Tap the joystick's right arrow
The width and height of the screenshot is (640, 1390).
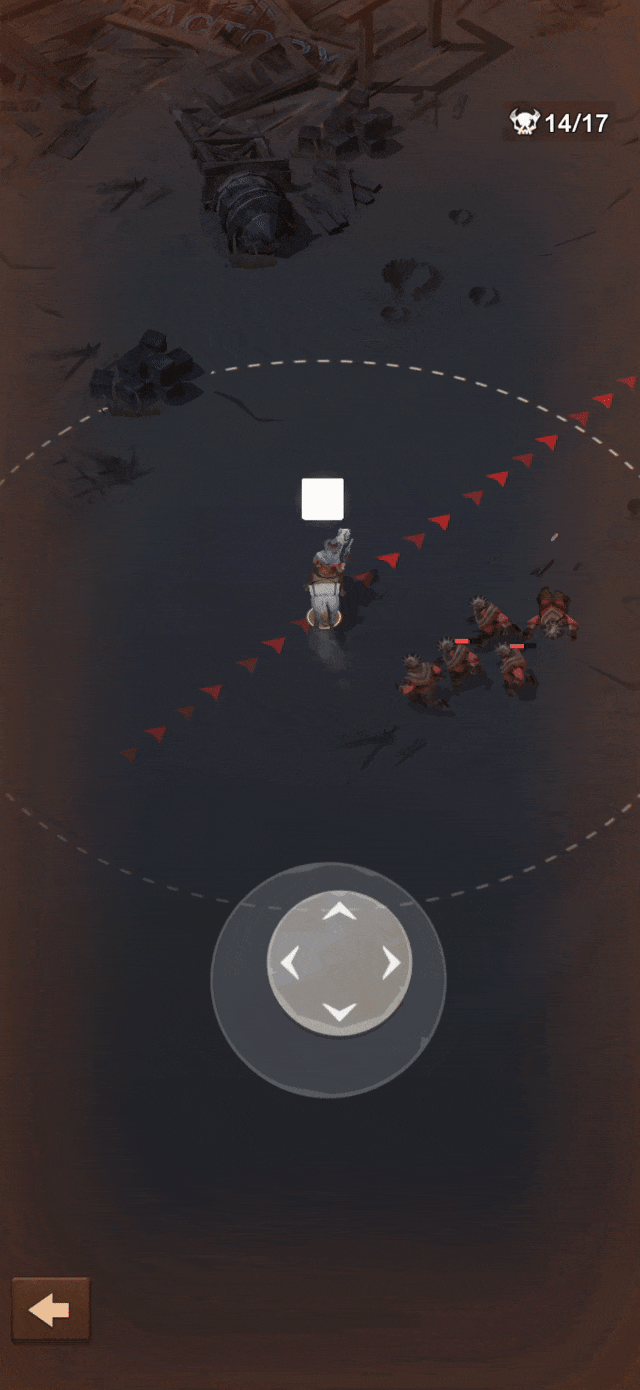coord(391,963)
